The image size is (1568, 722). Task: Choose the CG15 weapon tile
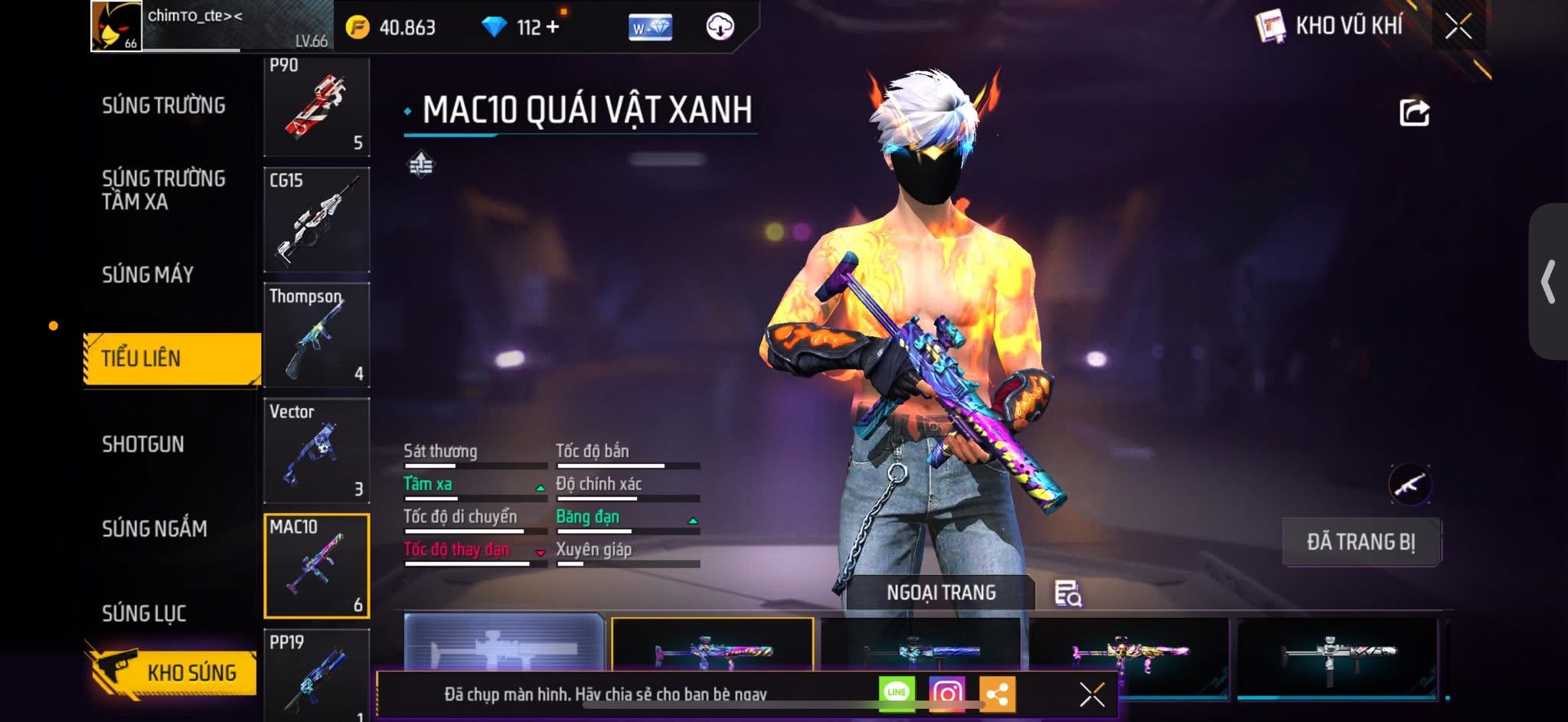(316, 220)
